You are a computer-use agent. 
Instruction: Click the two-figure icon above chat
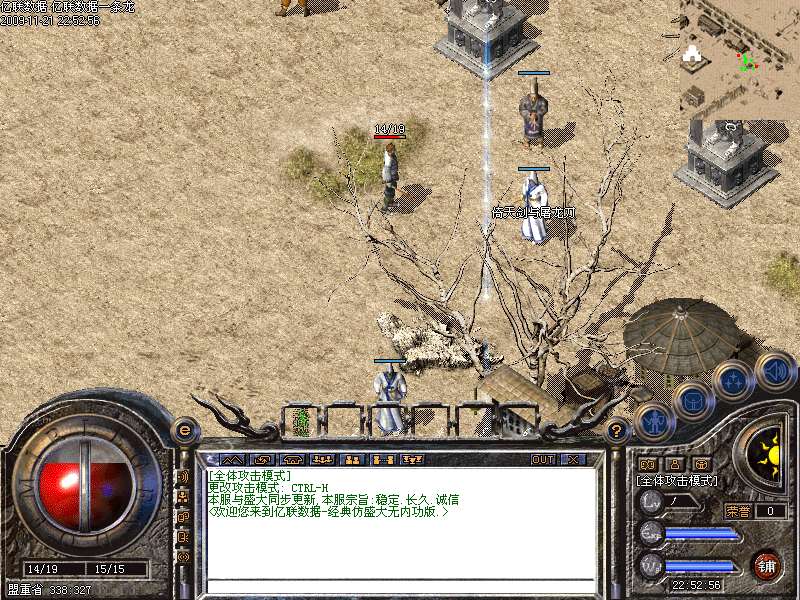(x=352, y=460)
